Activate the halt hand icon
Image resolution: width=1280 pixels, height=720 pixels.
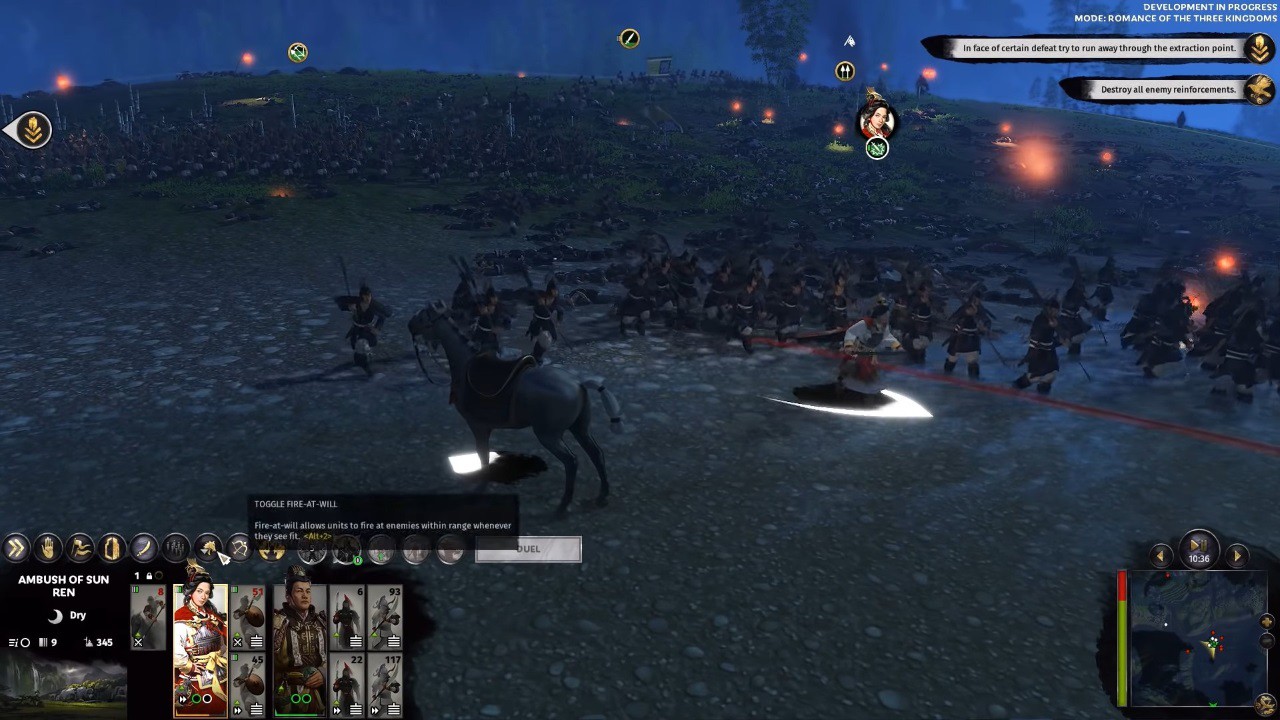[x=48, y=548]
